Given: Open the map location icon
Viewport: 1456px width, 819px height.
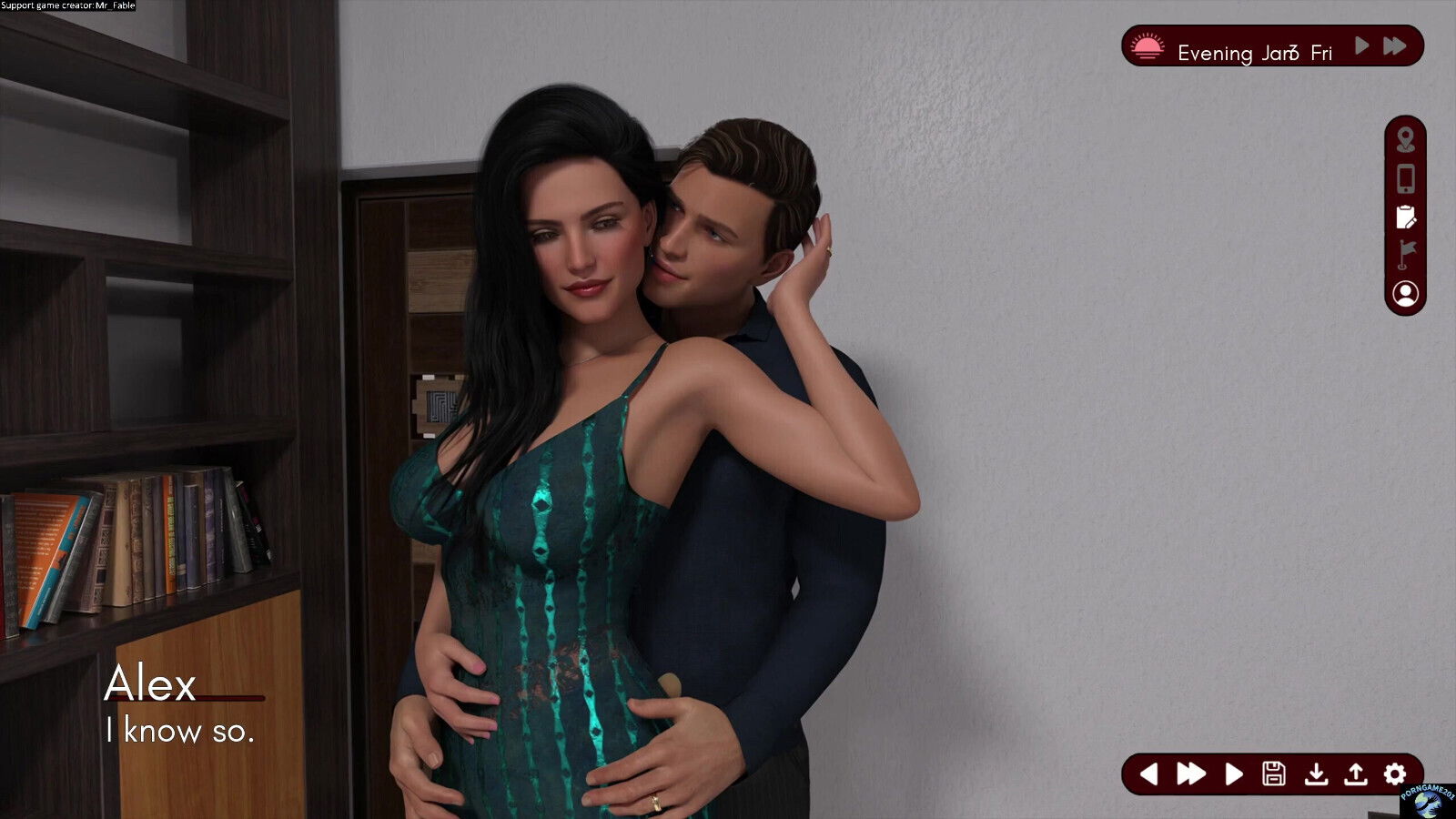Looking at the screenshot, I should click(x=1406, y=140).
